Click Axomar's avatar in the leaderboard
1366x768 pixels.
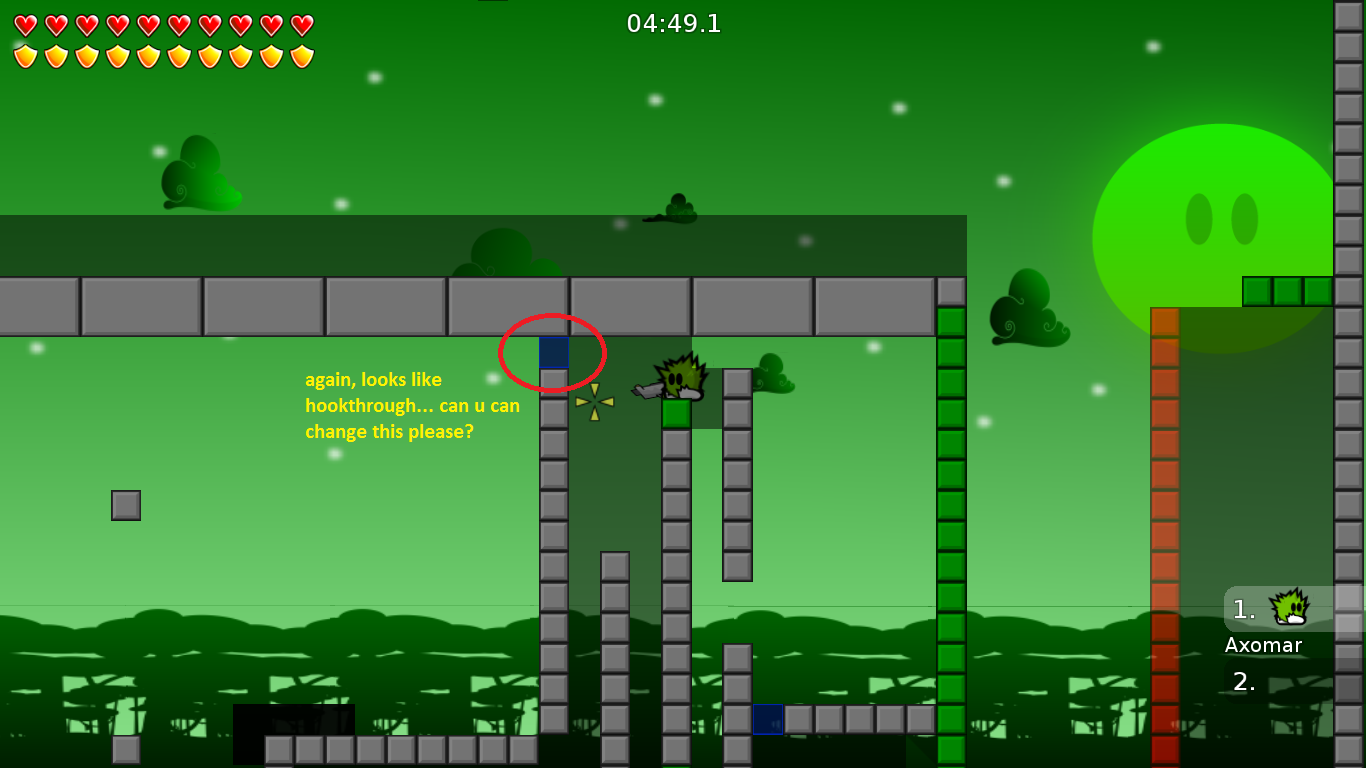[x=1288, y=607]
